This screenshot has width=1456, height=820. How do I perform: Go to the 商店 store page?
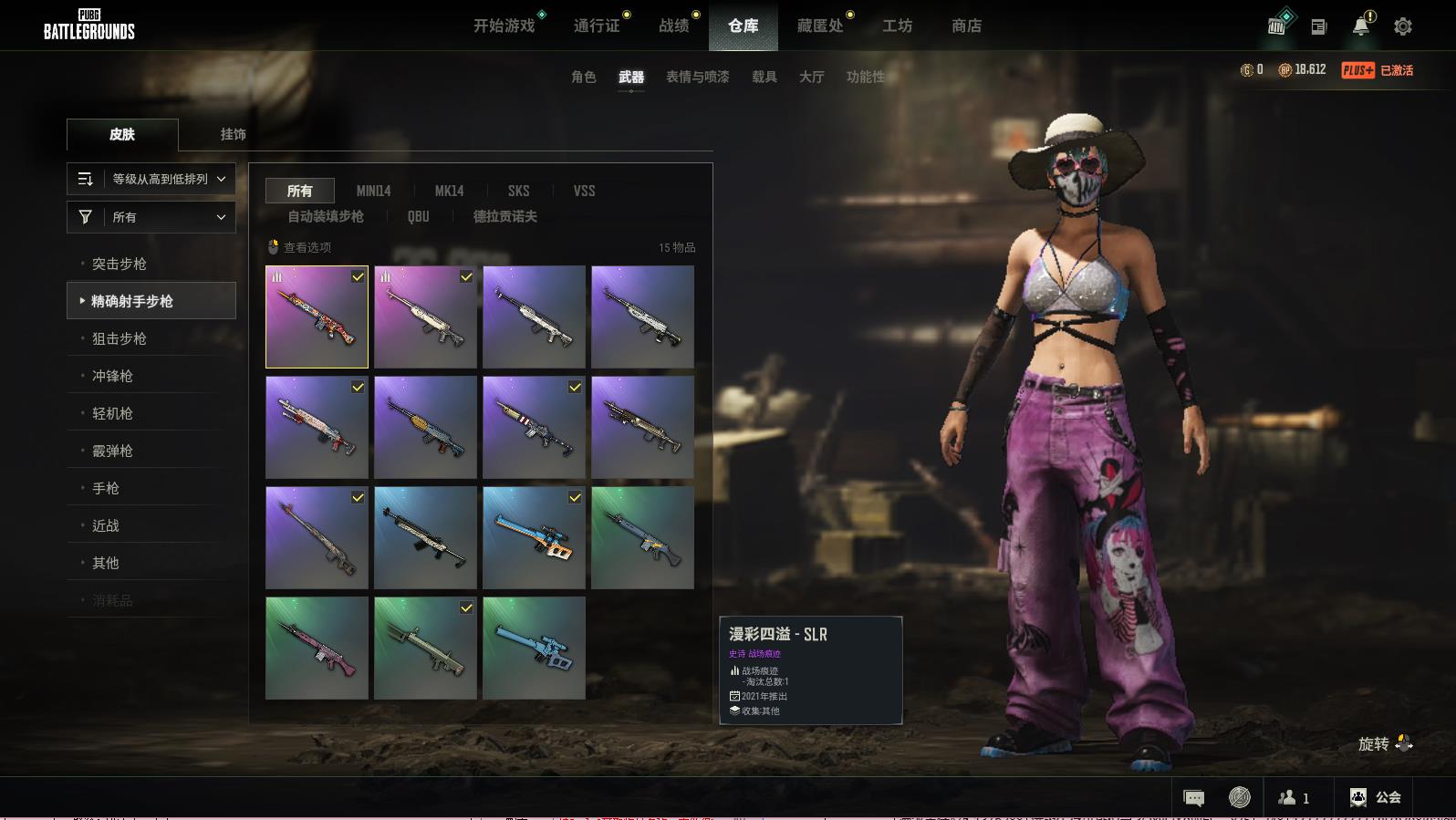tap(966, 26)
